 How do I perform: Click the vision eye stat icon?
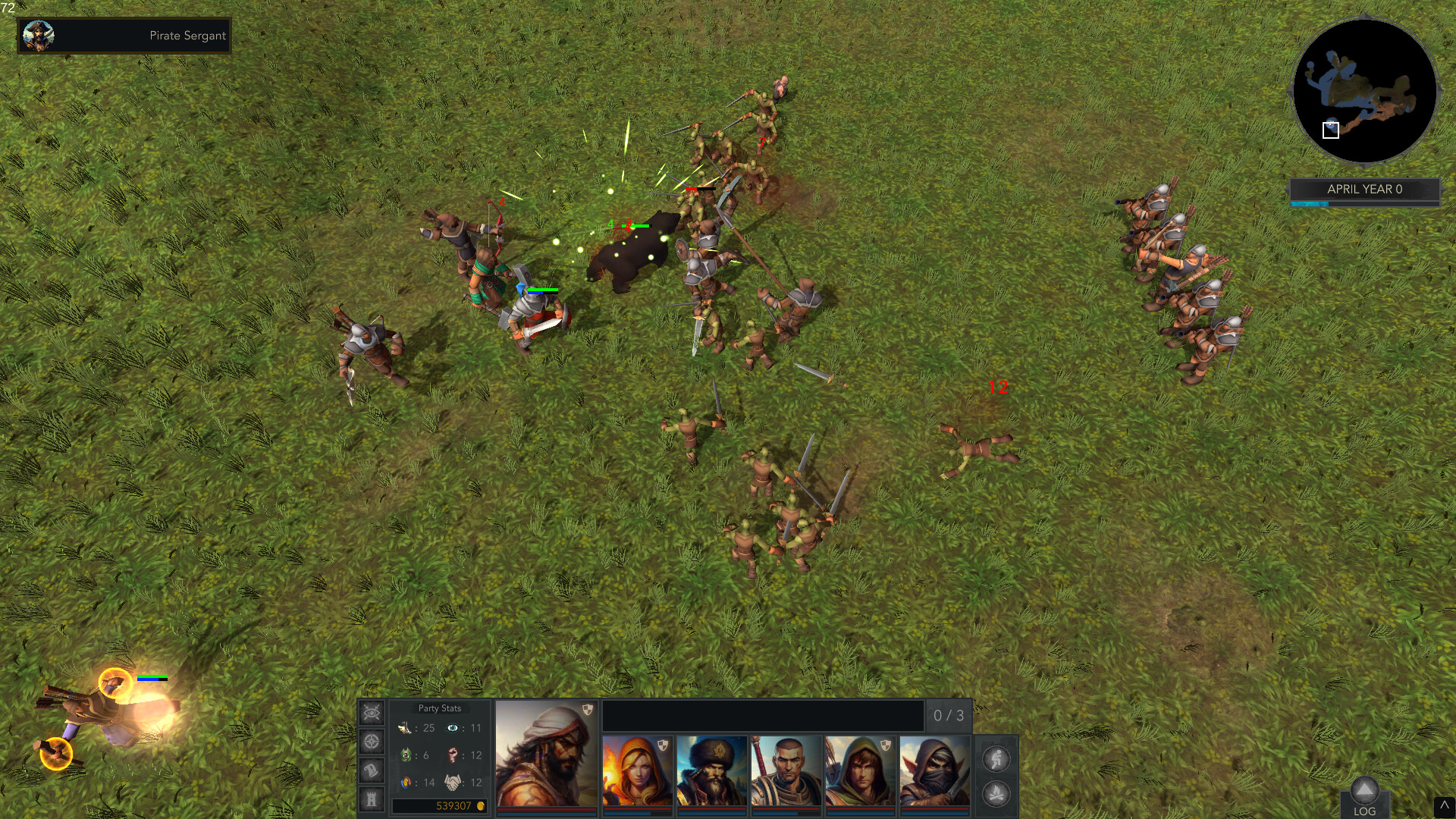pyautogui.click(x=452, y=728)
